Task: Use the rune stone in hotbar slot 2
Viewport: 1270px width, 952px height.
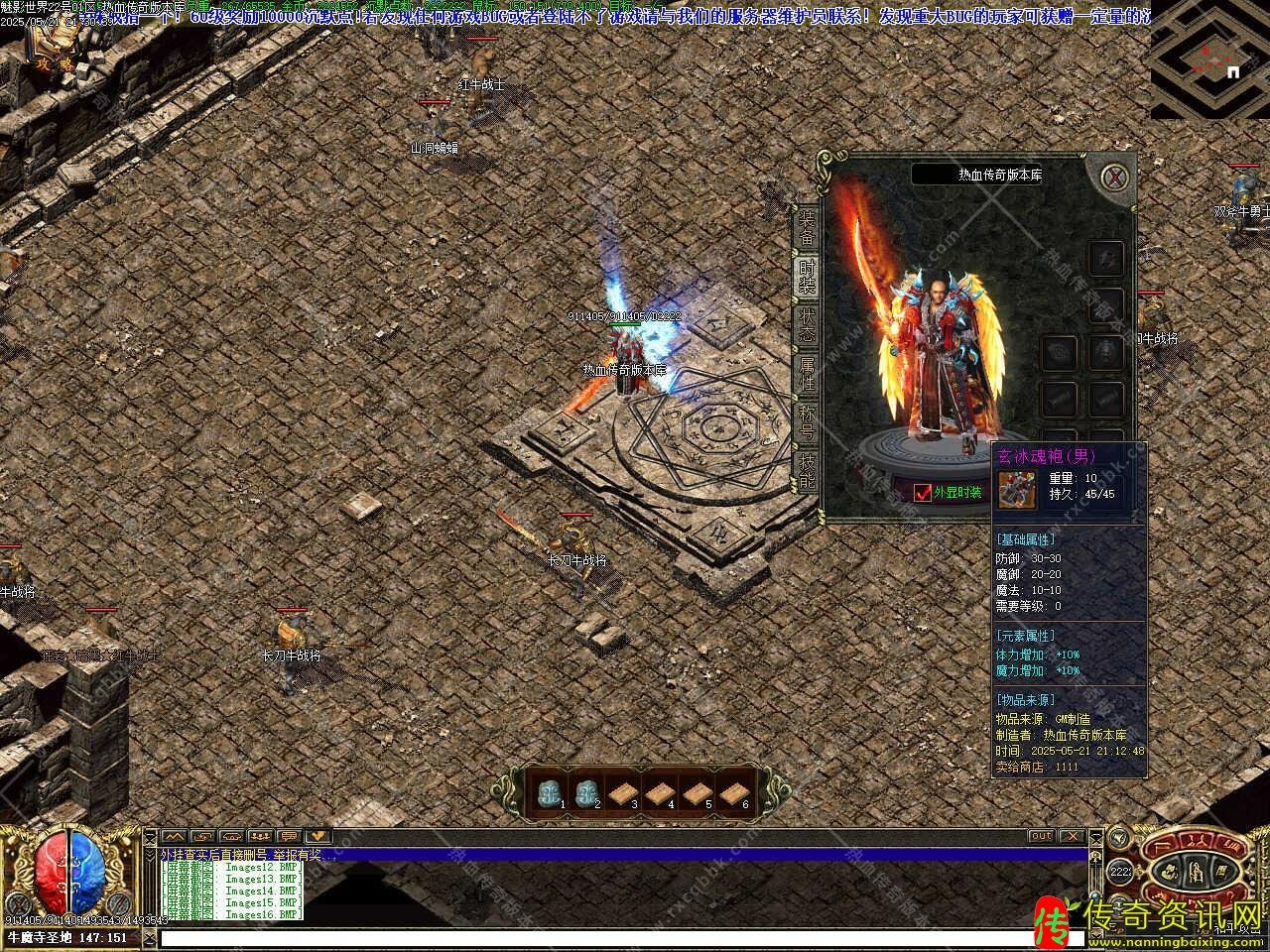Action: pyautogui.click(x=585, y=792)
